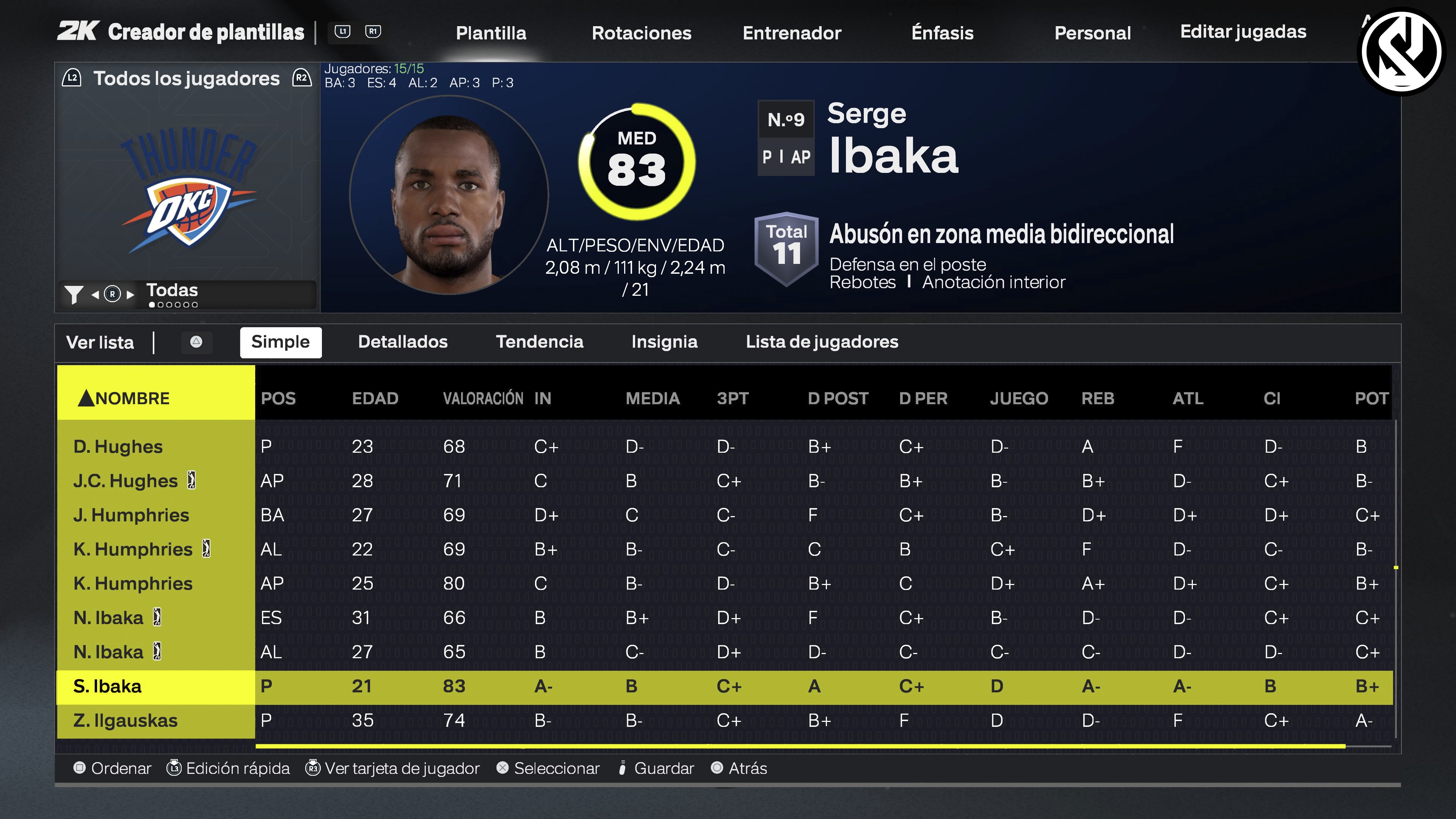
Task: Sort the list by NOMBRE column
Action: tap(132, 399)
